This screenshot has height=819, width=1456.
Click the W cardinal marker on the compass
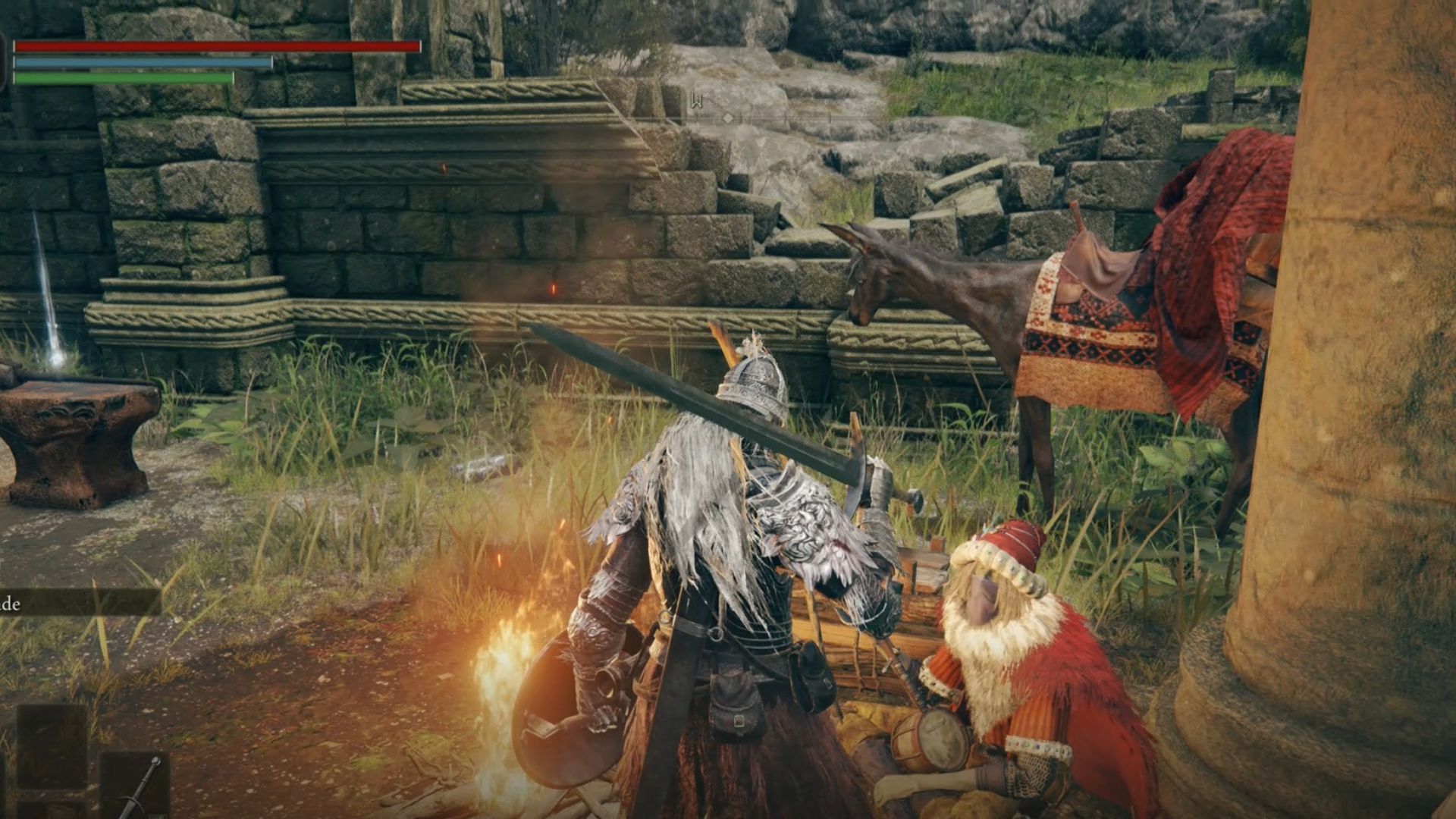(x=697, y=101)
